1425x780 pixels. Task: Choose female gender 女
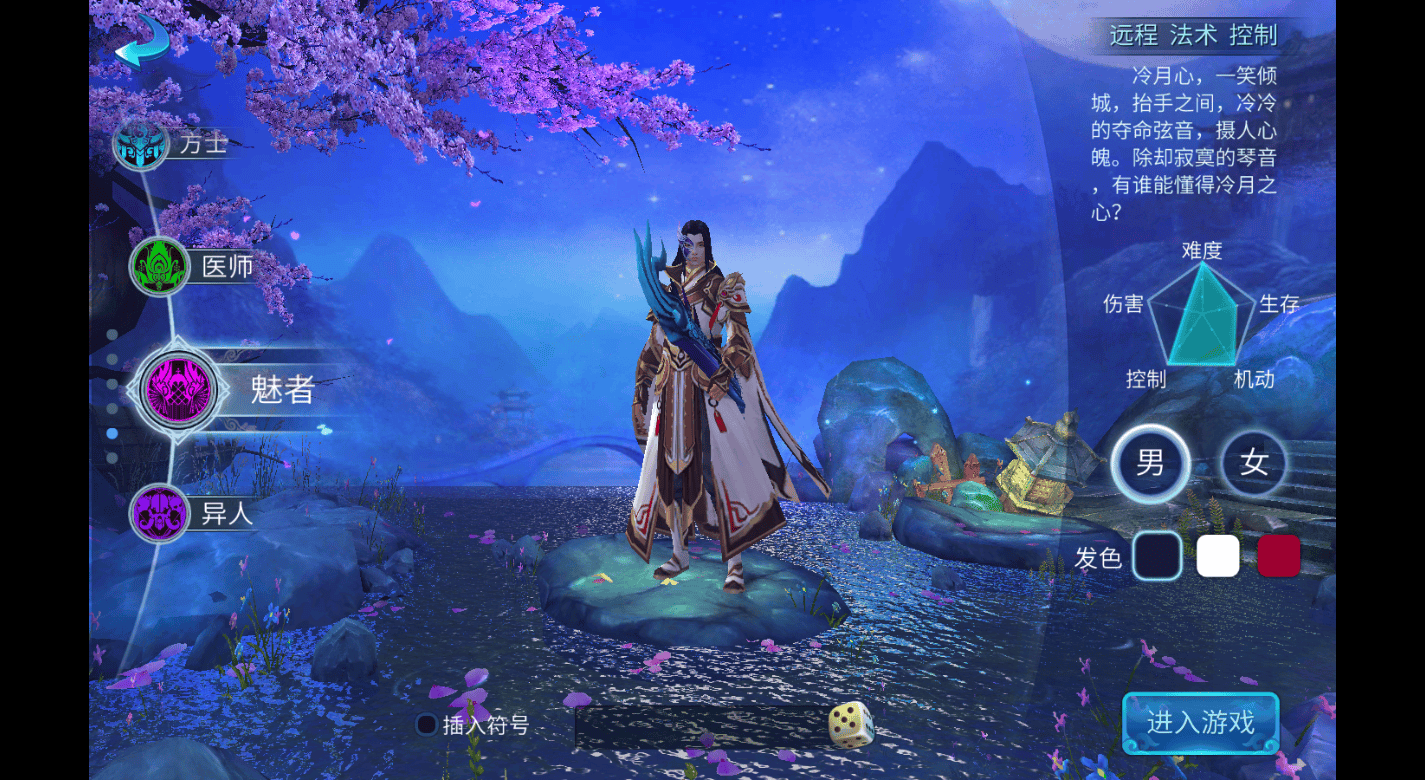pyautogui.click(x=1254, y=463)
